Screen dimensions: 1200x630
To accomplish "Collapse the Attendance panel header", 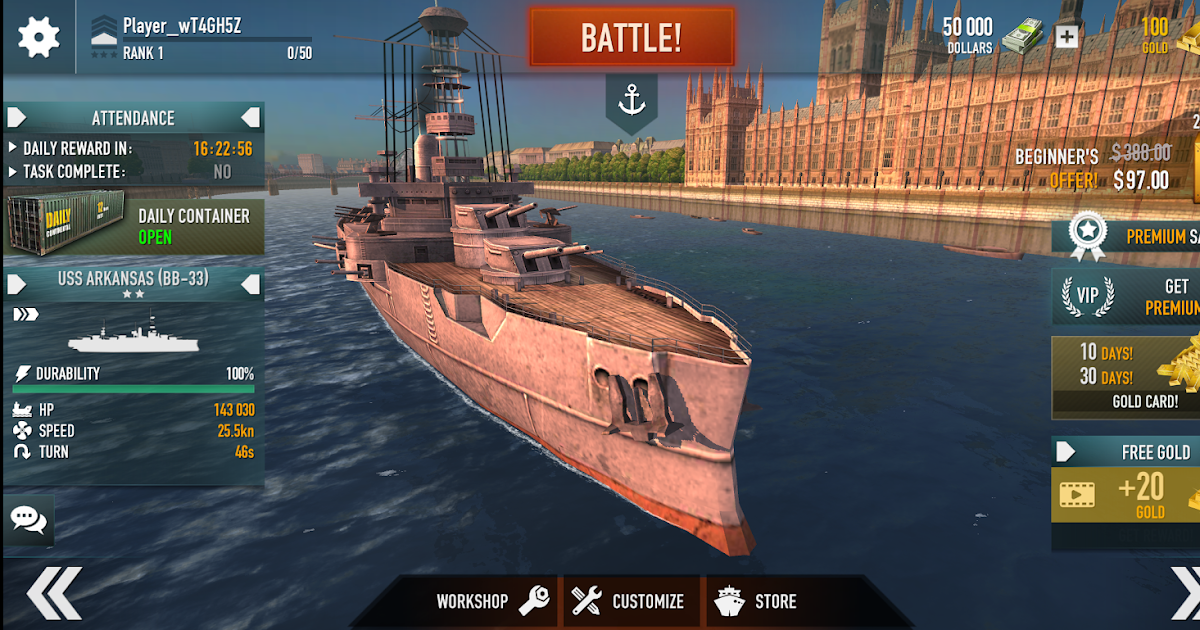I will tap(250, 118).
